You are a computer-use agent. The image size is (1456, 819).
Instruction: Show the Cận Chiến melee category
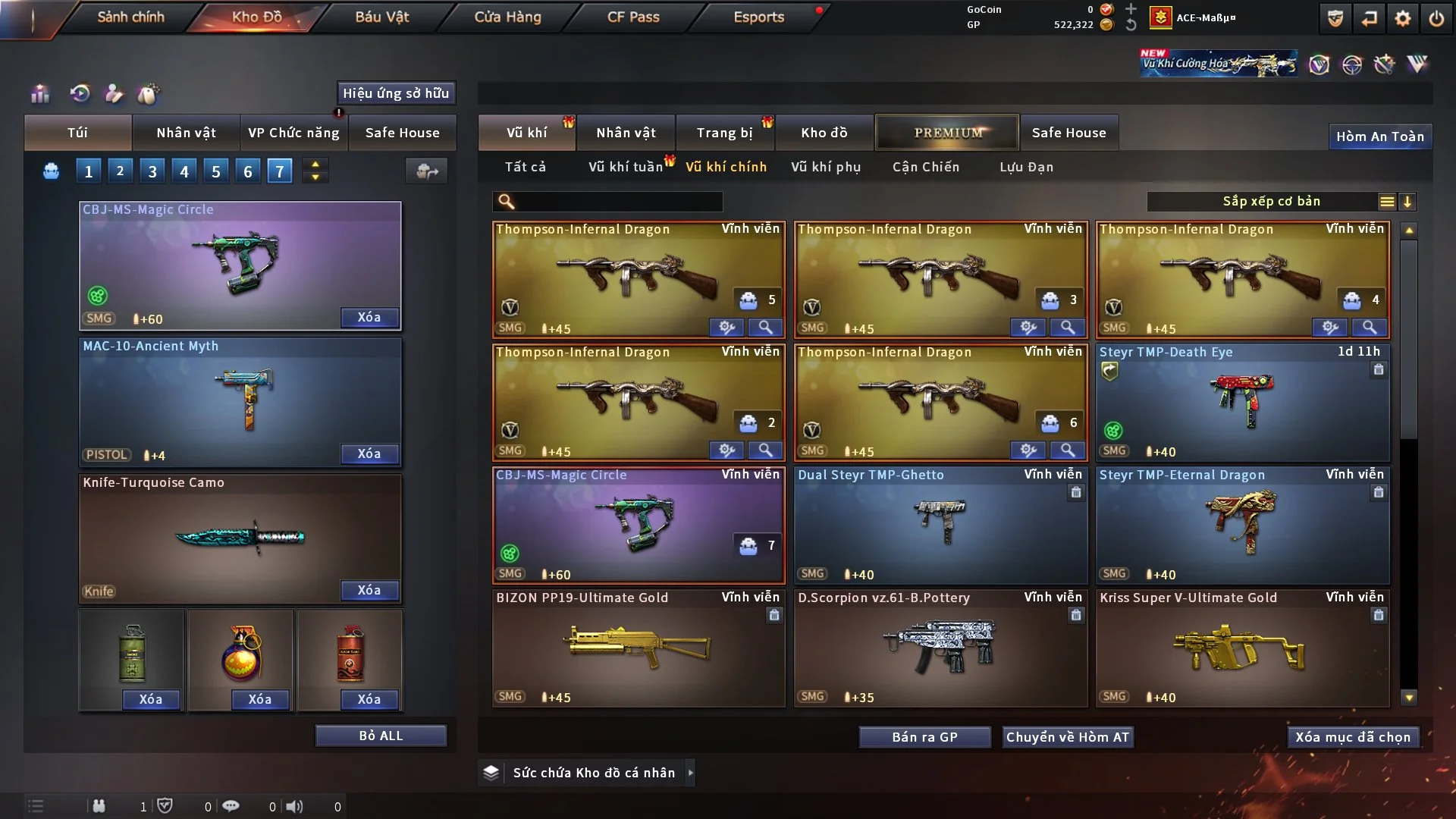[x=925, y=167]
